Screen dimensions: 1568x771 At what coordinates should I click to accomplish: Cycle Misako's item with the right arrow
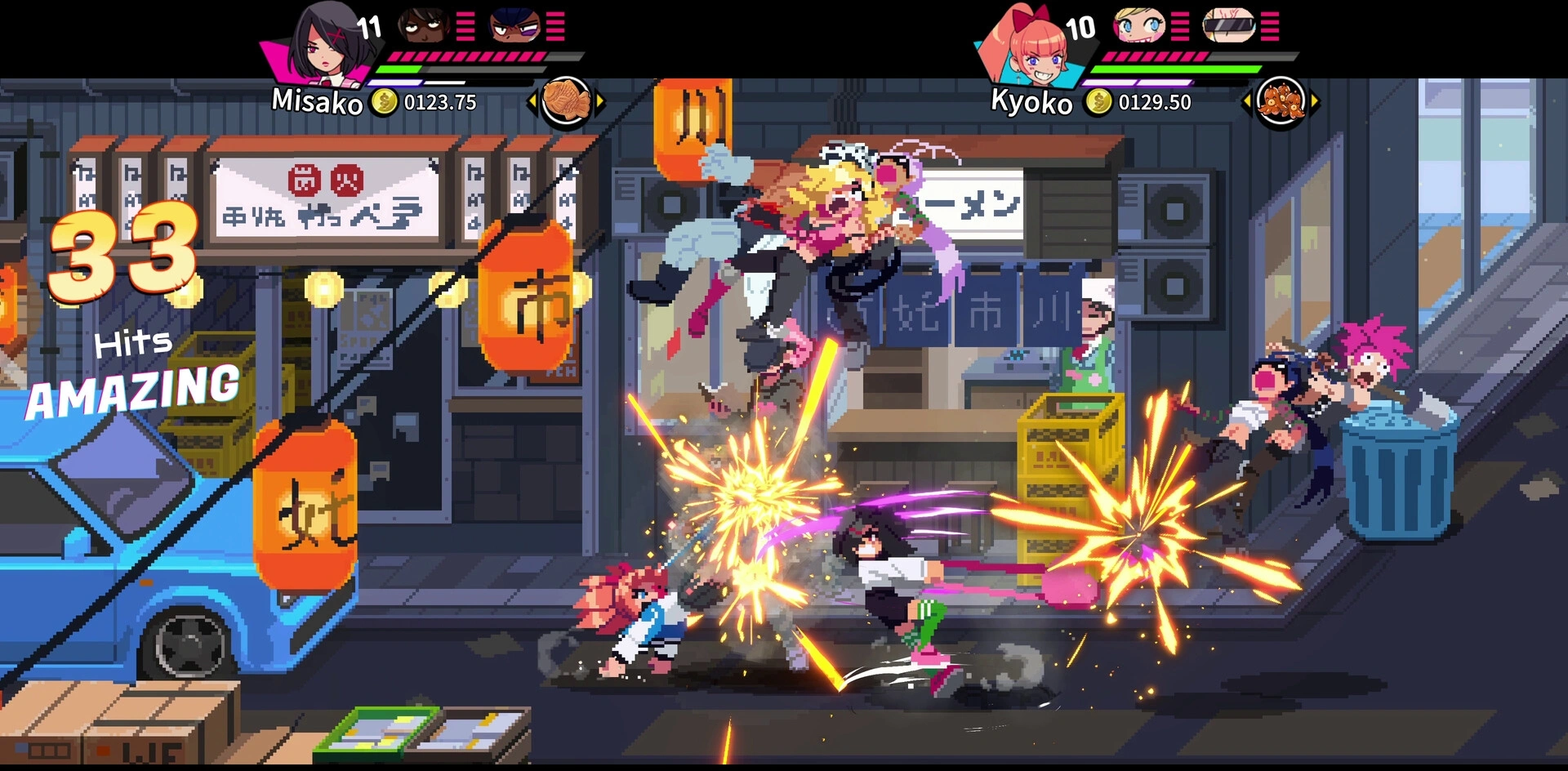pyautogui.click(x=600, y=102)
